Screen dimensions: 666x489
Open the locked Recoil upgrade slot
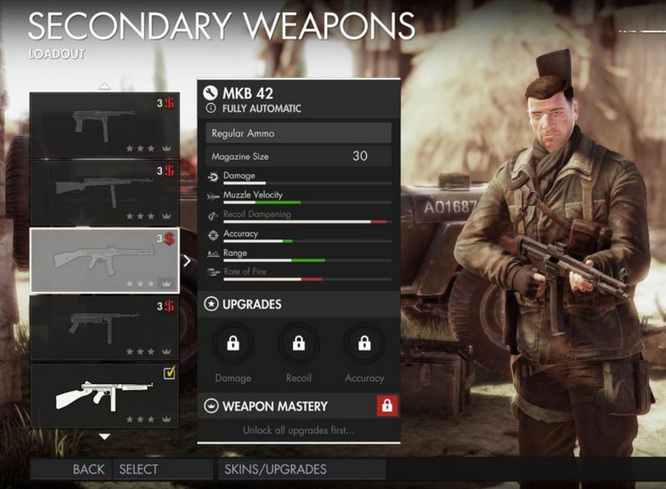point(298,345)
